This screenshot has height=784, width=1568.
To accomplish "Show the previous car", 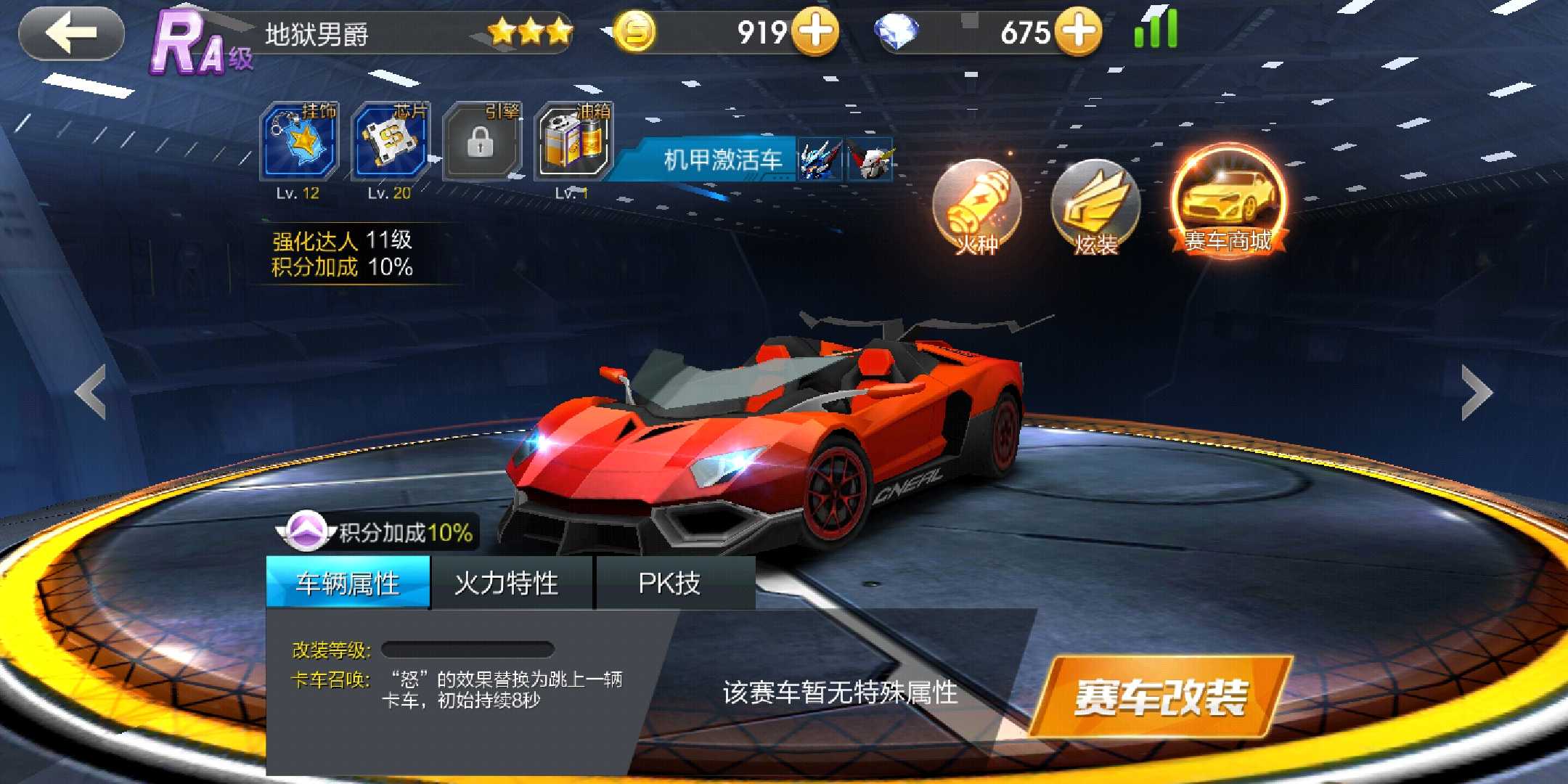I will 91,392.
